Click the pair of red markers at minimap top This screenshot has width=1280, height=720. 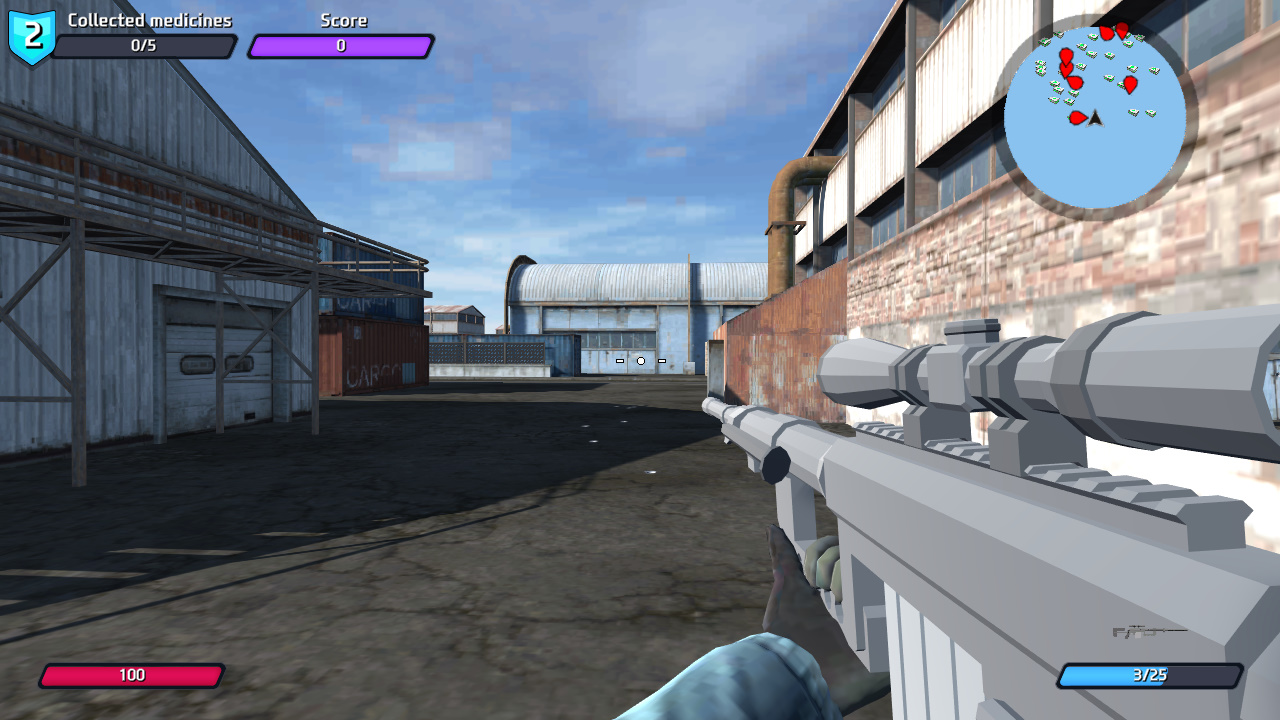pyautogui.click(x=1115, y=30)
